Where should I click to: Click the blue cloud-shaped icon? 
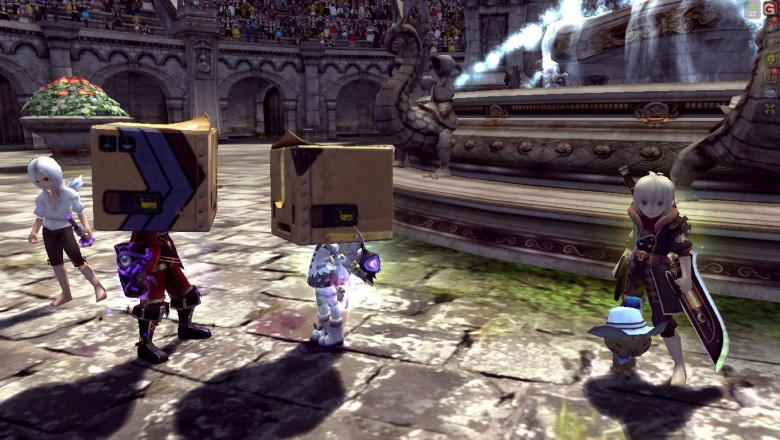click(x=770, y=92)
